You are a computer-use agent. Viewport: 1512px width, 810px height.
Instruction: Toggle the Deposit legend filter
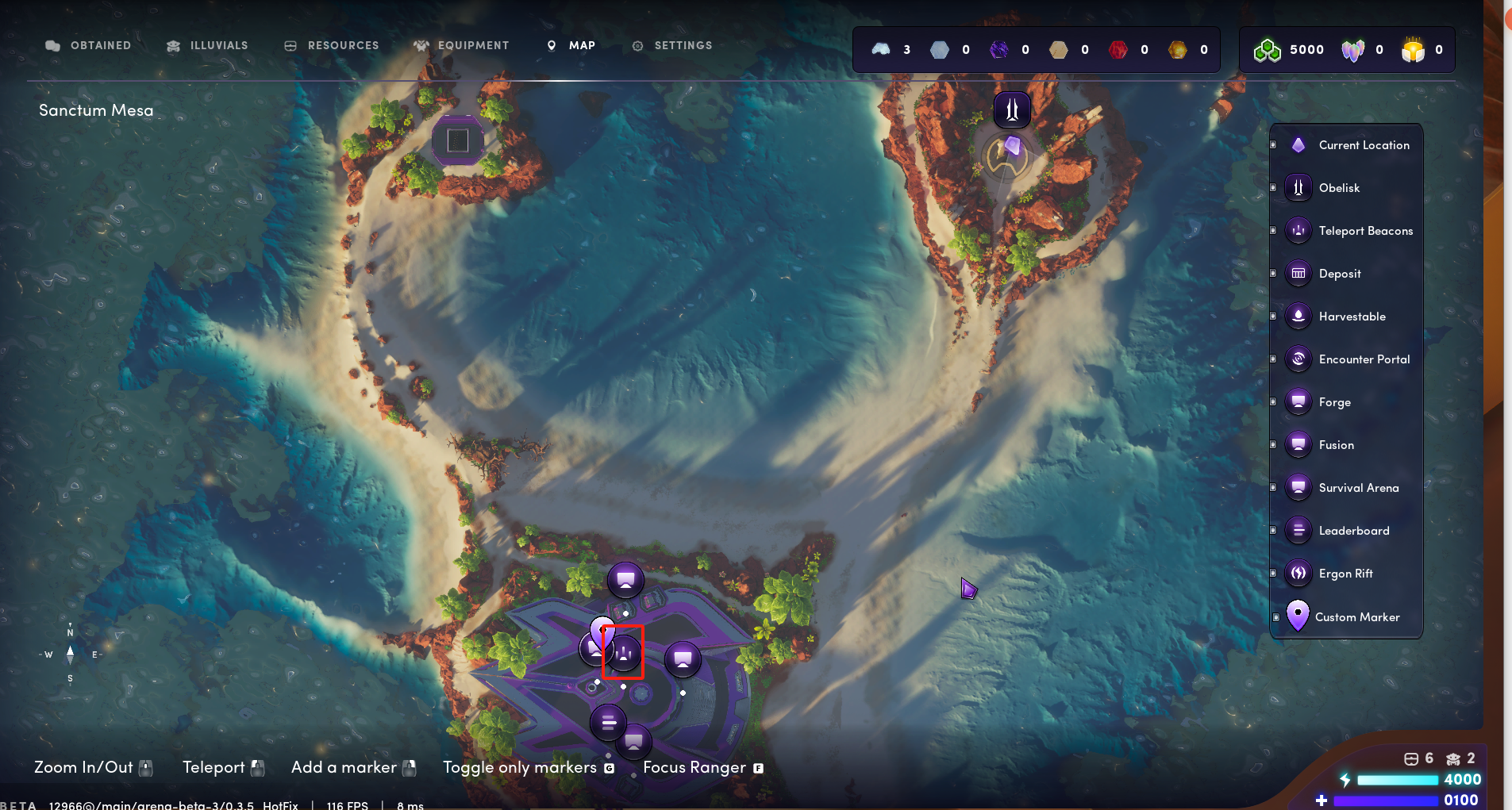click(x=1340, y=274)
